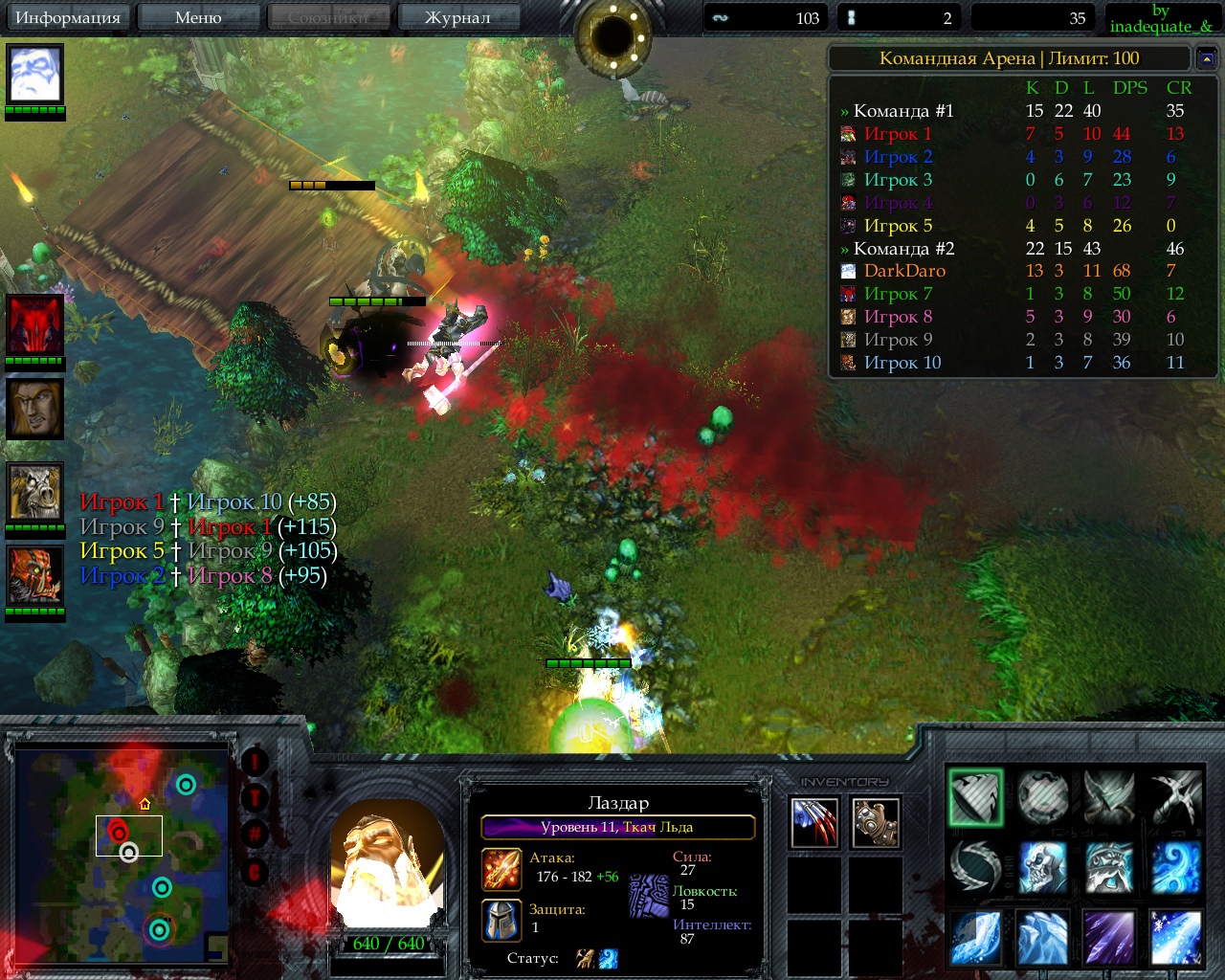Click the Лаздар hero portrait
The width and height of the screenshot is (1225, 980).
[x=387, y=866]
